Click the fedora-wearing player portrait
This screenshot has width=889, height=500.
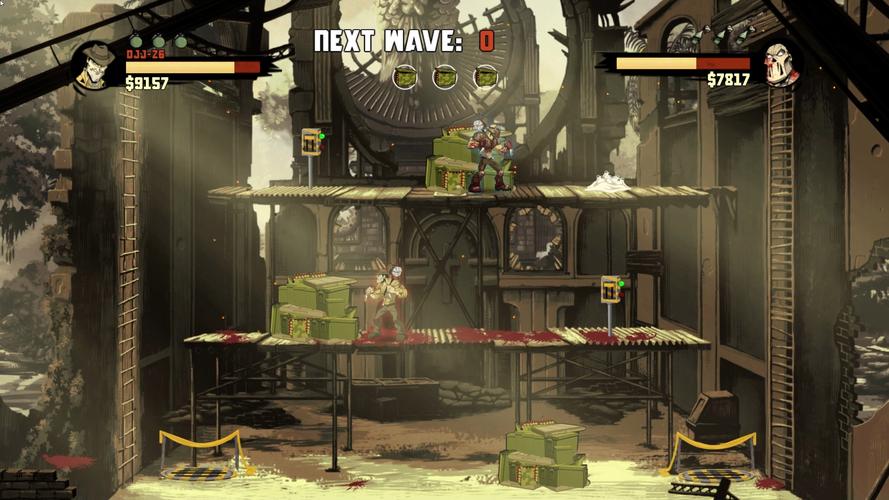(x=97, y=66)
